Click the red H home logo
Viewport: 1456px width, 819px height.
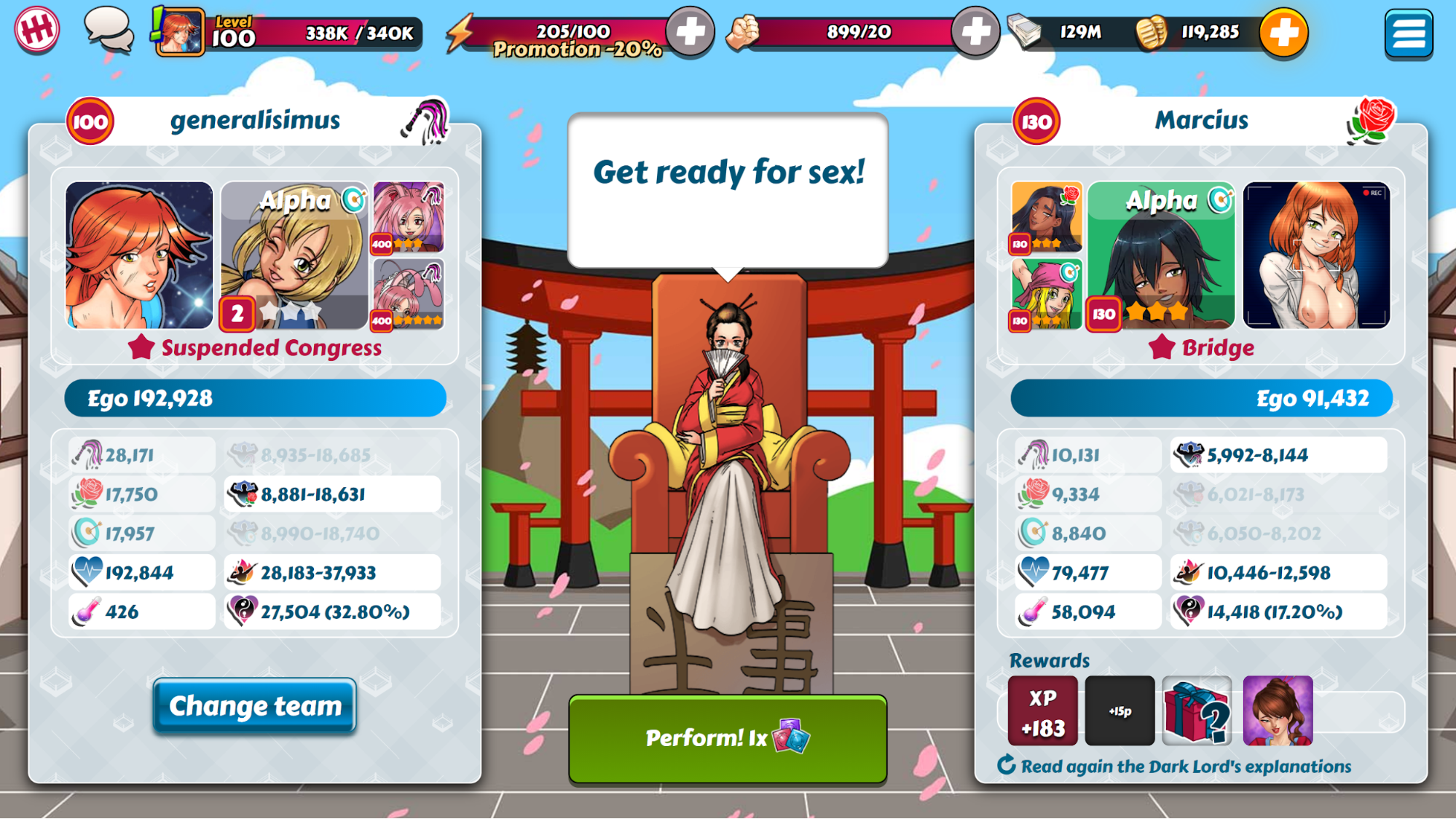pos(36,30)
